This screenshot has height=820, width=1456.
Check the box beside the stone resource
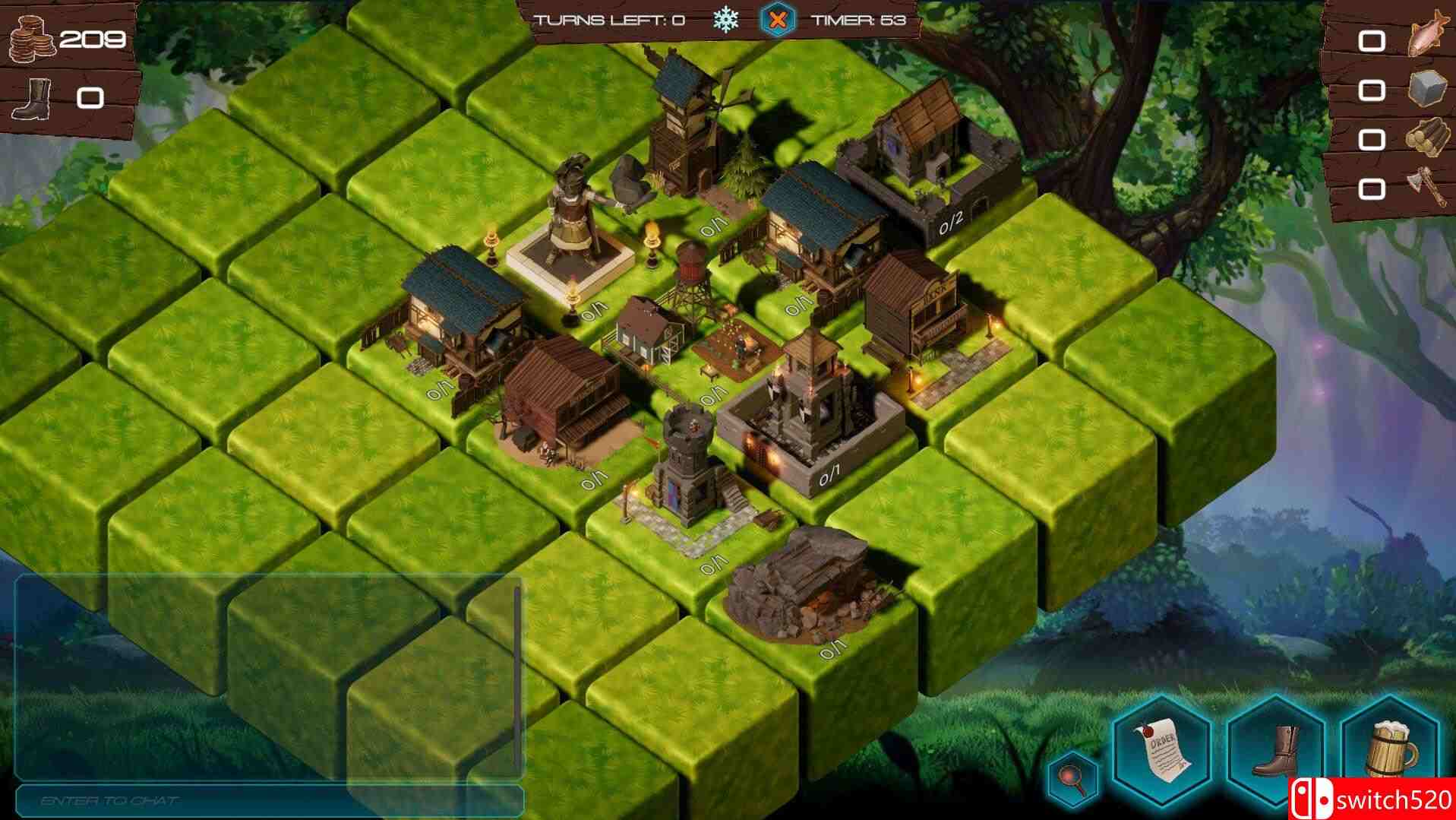[1372, 90]
